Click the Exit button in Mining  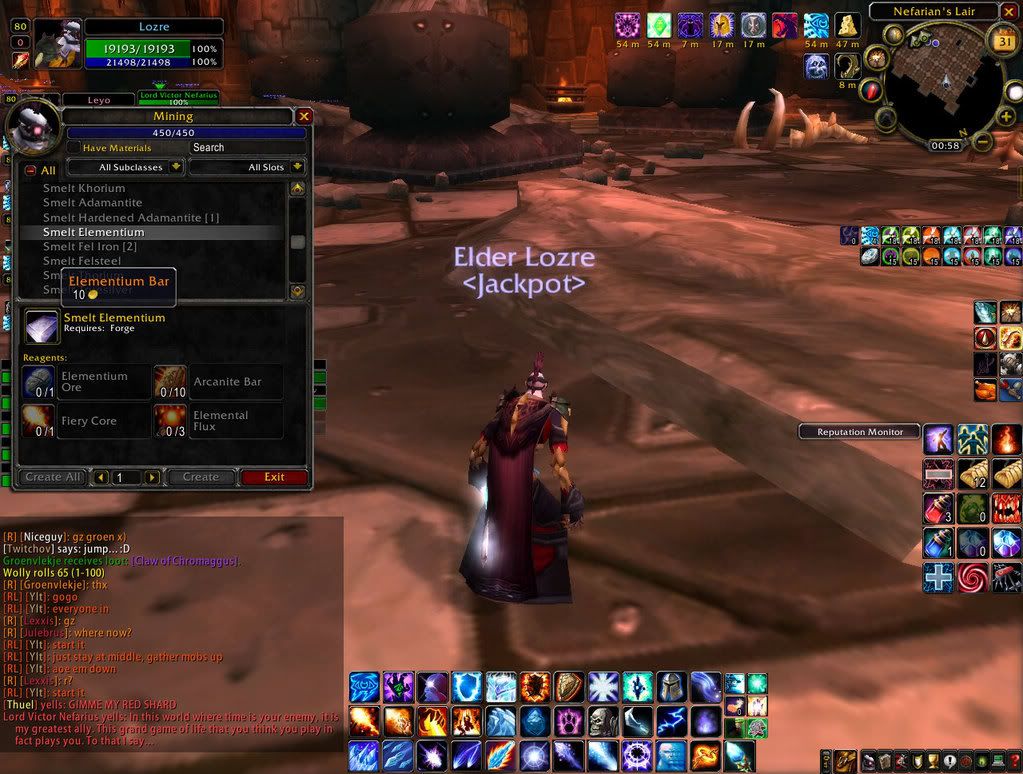274,478
